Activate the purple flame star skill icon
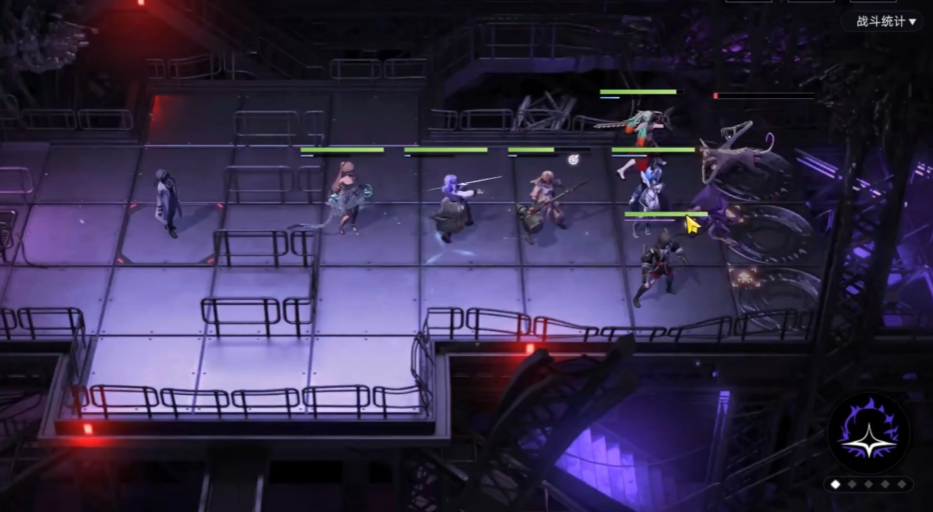933x512 pixels. (867, 432)
